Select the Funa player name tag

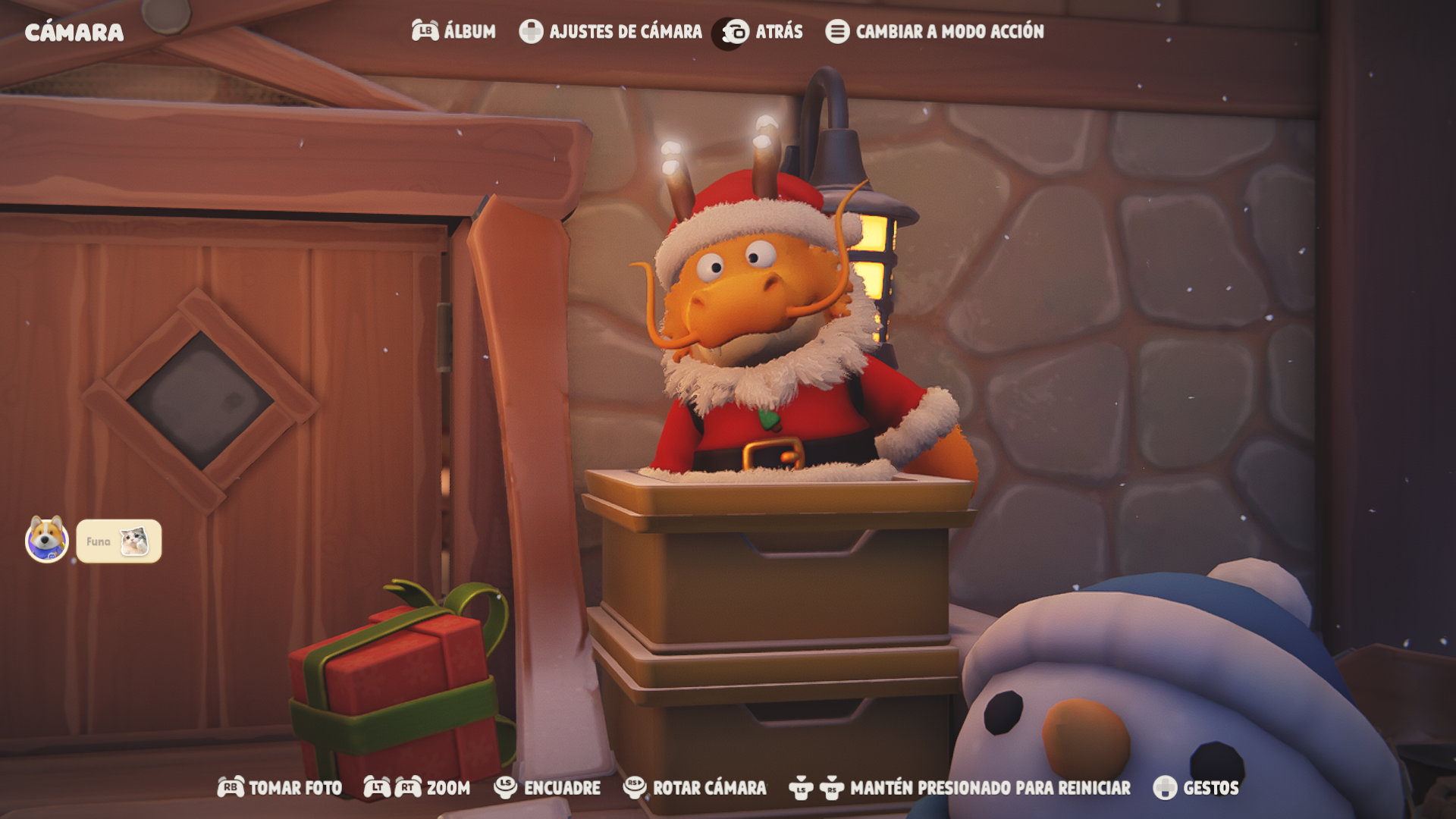pos(118,541)
